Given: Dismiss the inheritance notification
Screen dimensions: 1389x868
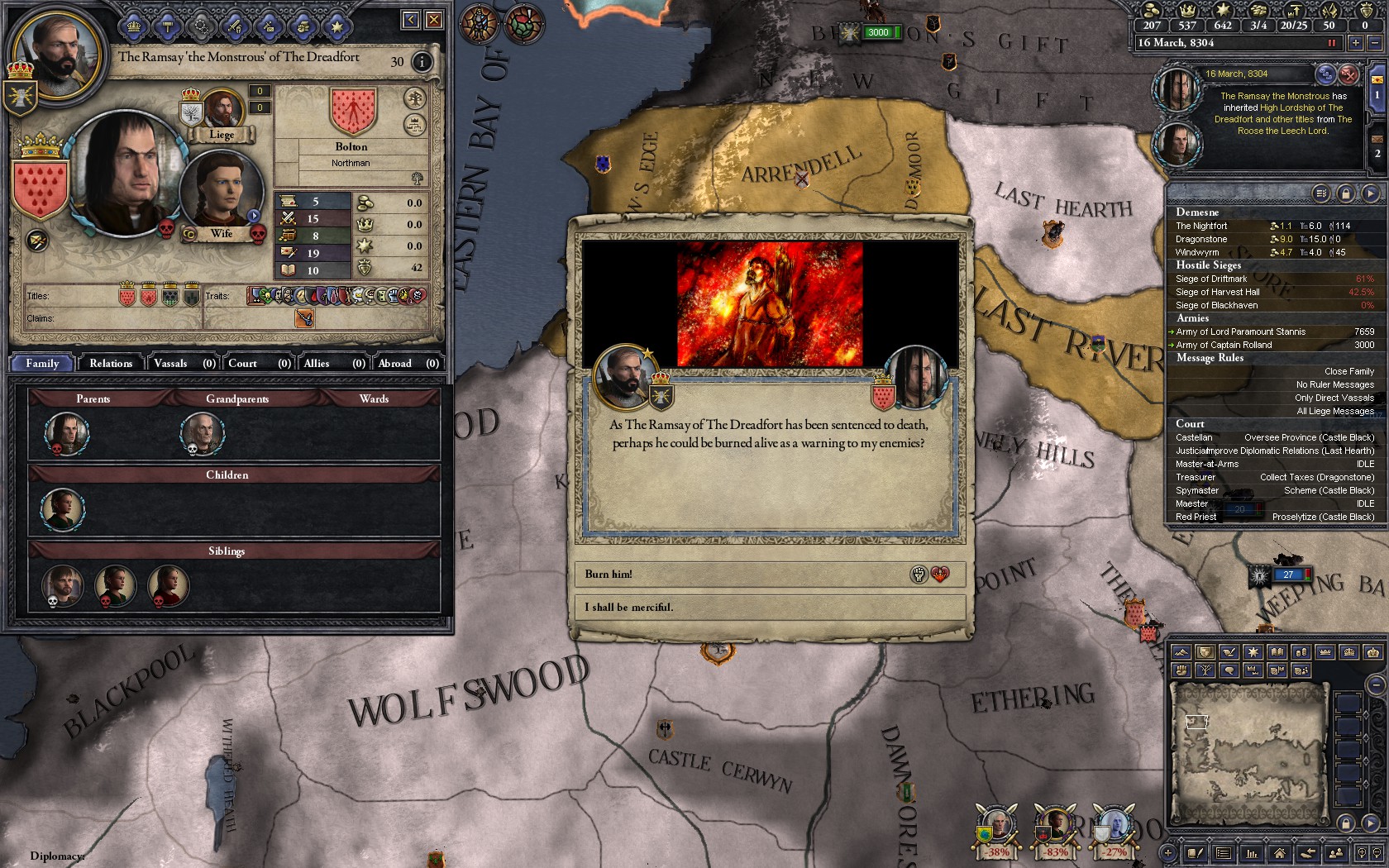Looking at the screenshot, I should click(1348, 74).
